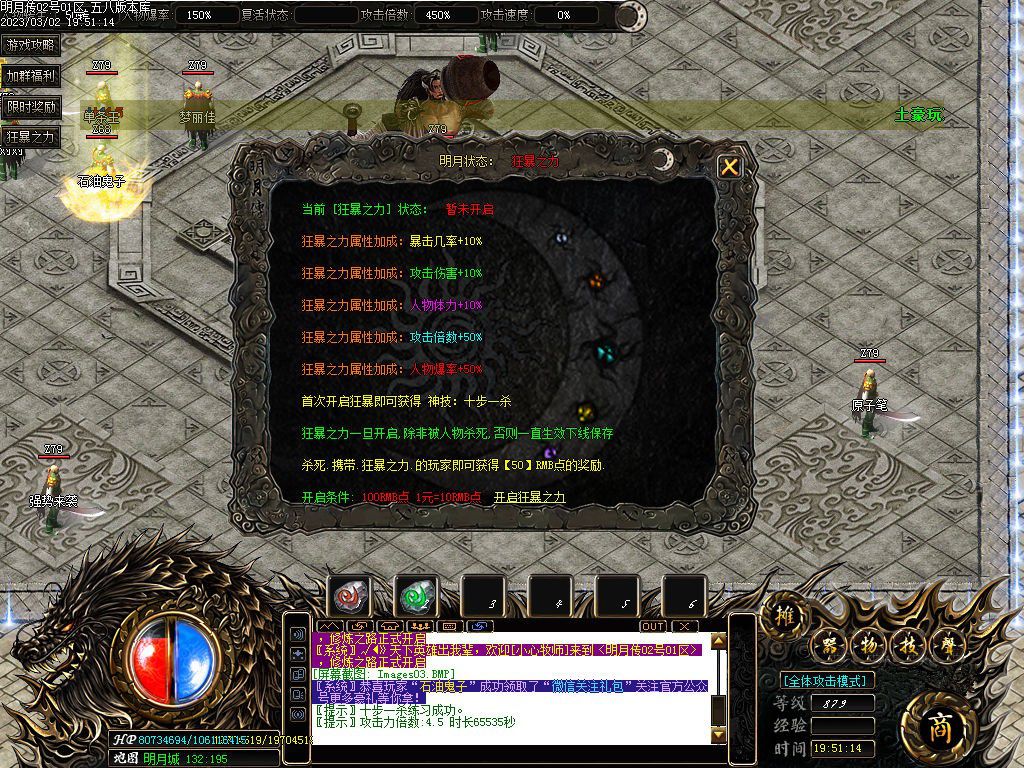The height and width of the screenshot is (768, 1024).
Task: Click the OUT button above chat
Action: coord(653,626)
